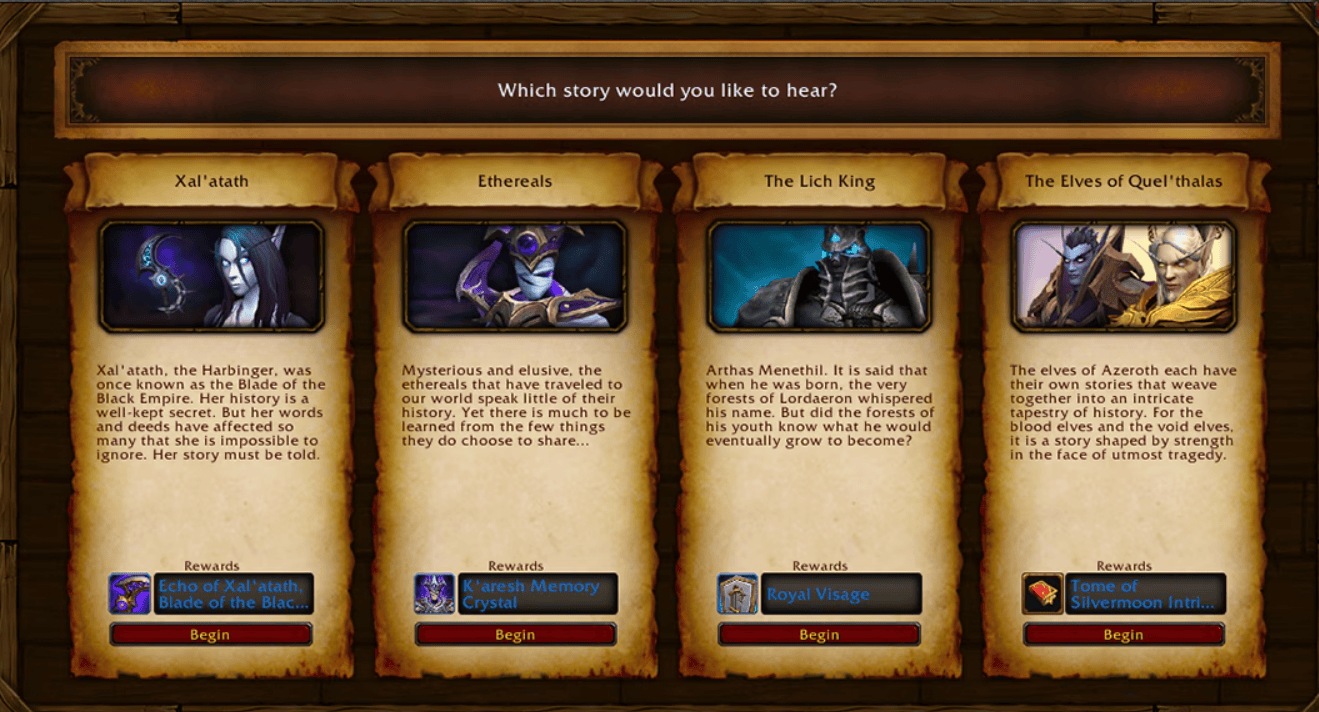Select the K'aresh Memory Crystal reward icon

click(434, 594)
